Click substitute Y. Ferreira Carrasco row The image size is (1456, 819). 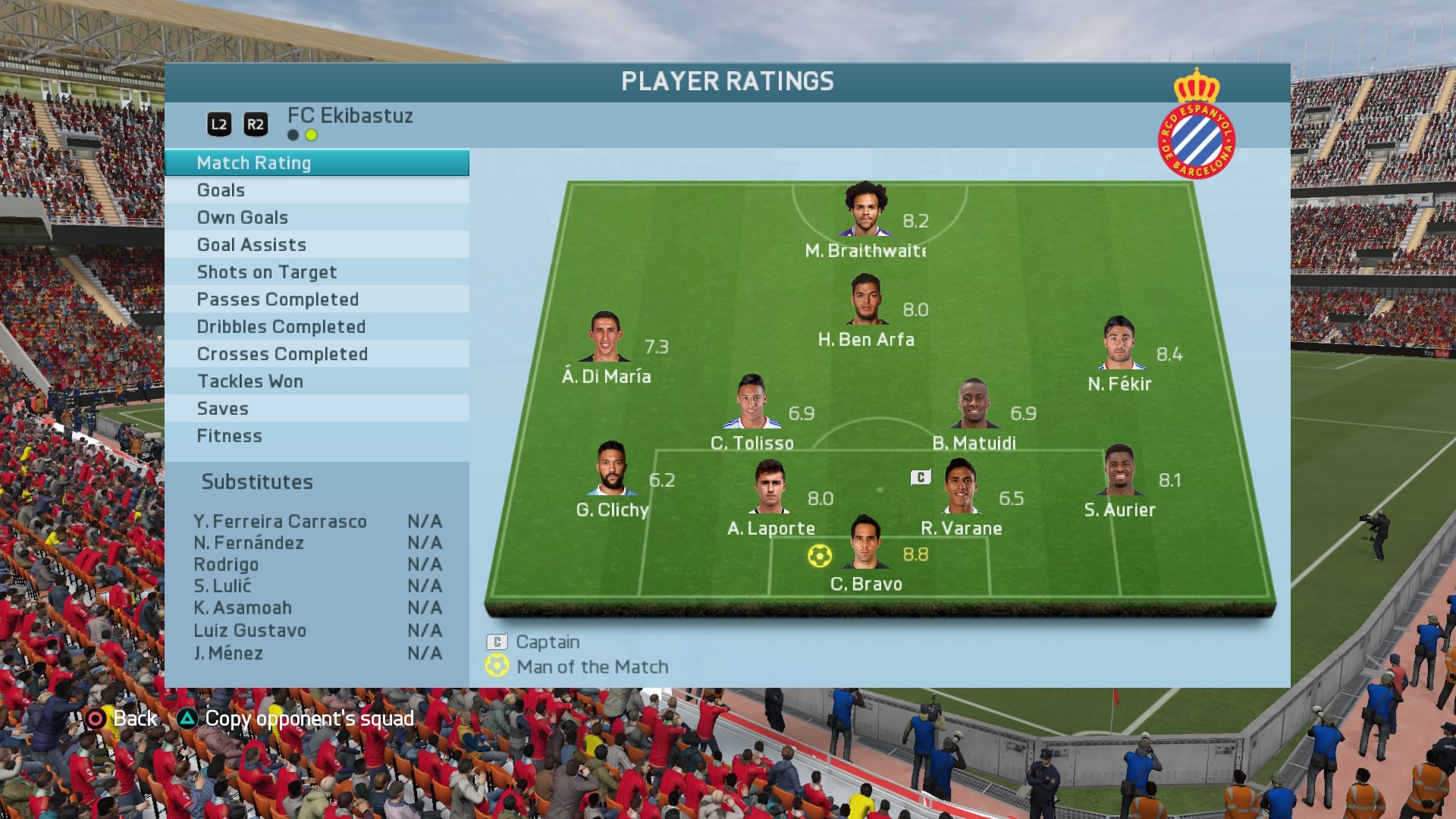tap(317, 522)
